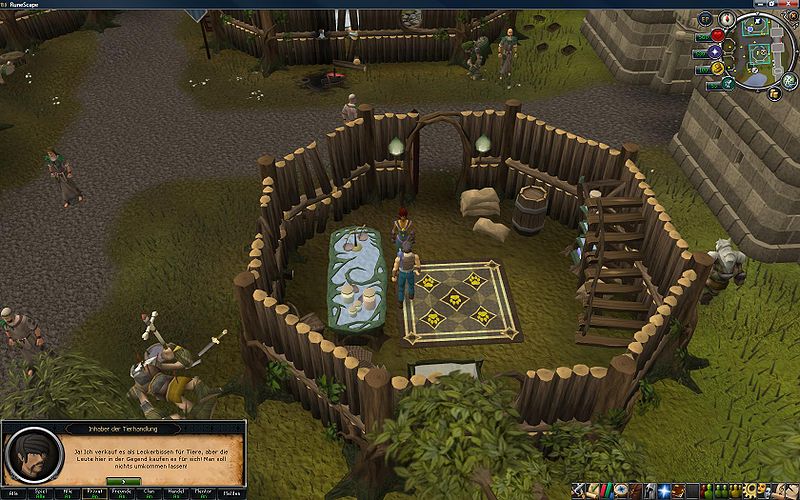Close the RuneScape window
800x500 pixels.
790,4
